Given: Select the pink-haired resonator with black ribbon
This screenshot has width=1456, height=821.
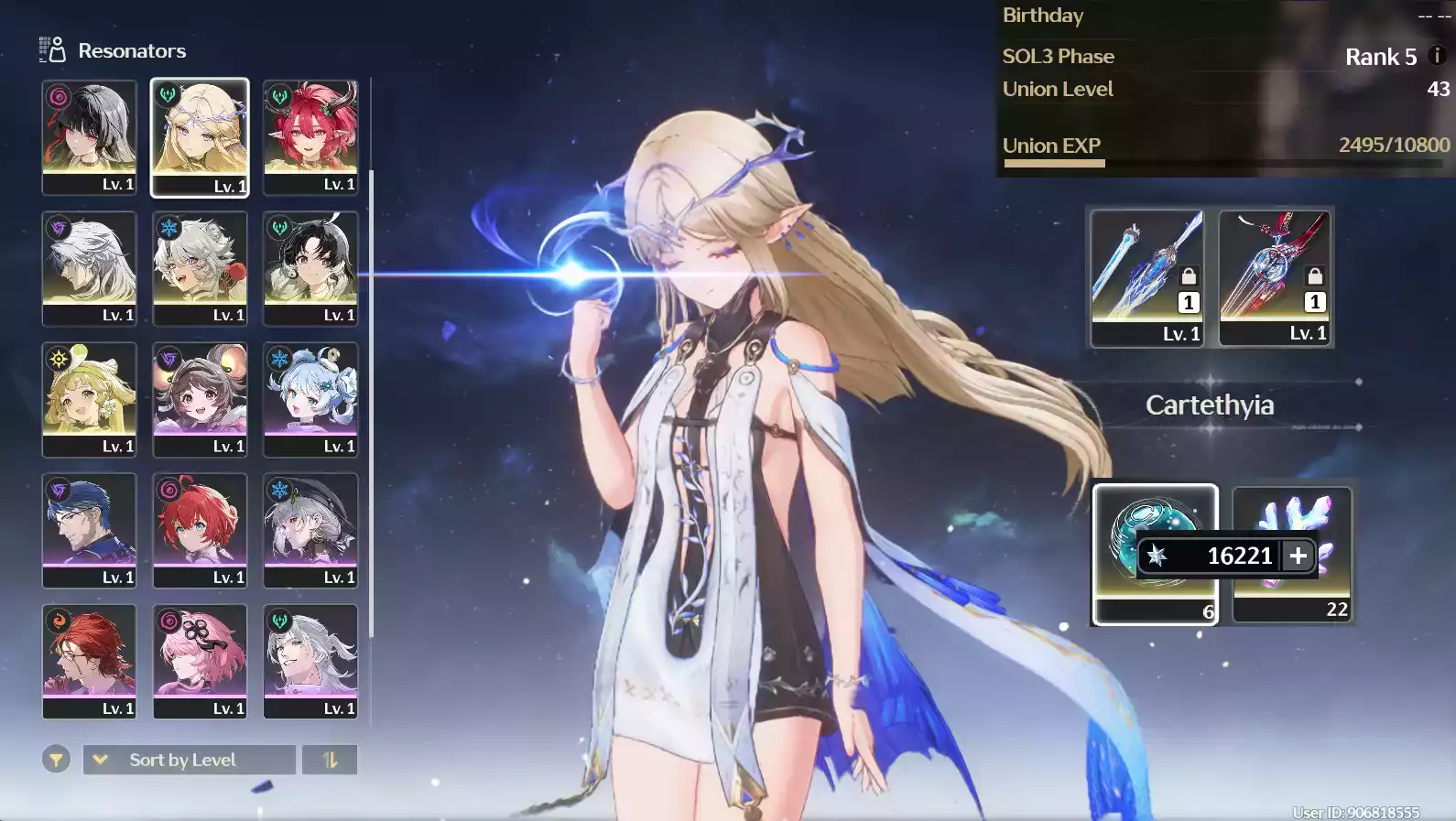Looking at the screenshot, I should point(200,661).
